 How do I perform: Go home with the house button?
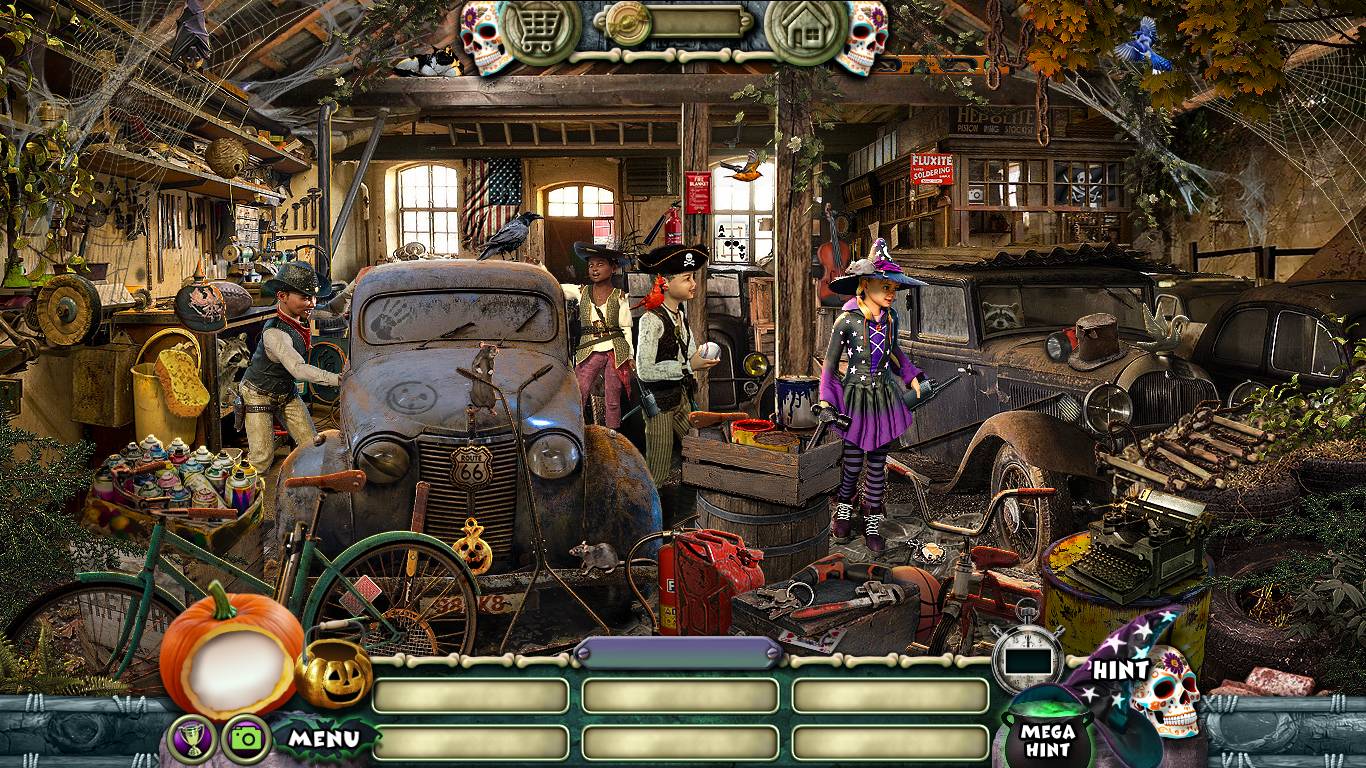tap(805, 30)
